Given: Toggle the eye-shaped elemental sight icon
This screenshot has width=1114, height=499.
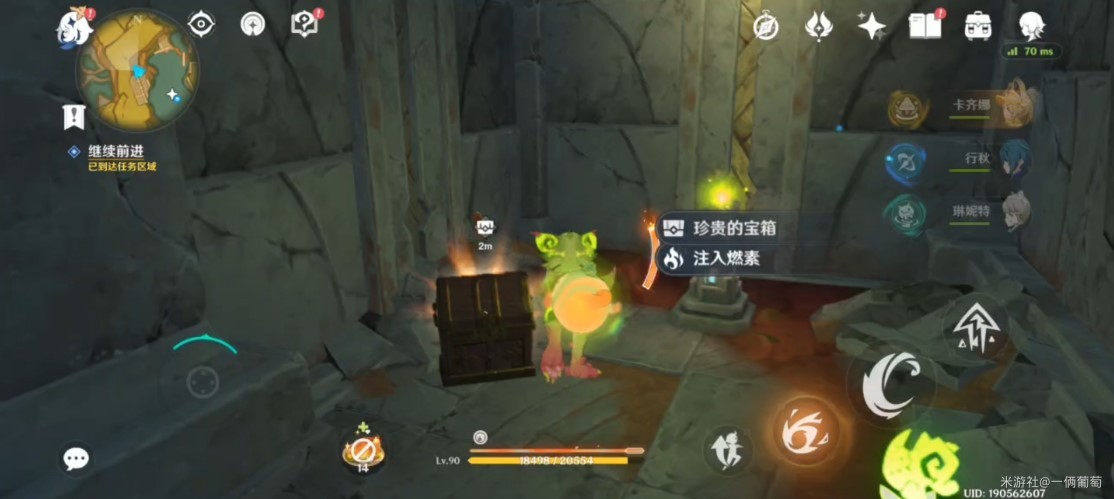Looking at the screenshot, I should tap(201, 25).
